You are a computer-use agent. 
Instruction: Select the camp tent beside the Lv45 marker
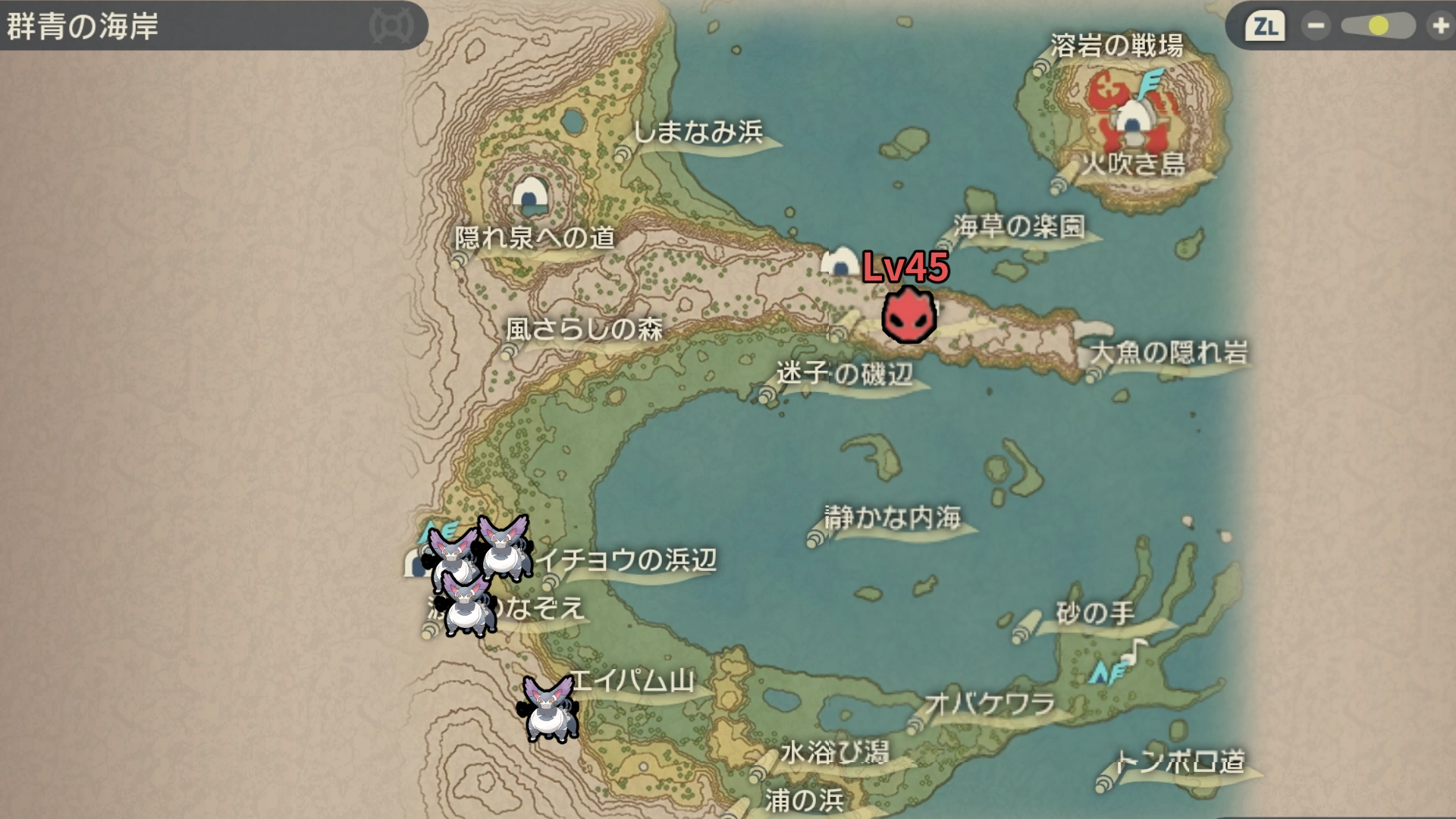[x=839, y=262]
